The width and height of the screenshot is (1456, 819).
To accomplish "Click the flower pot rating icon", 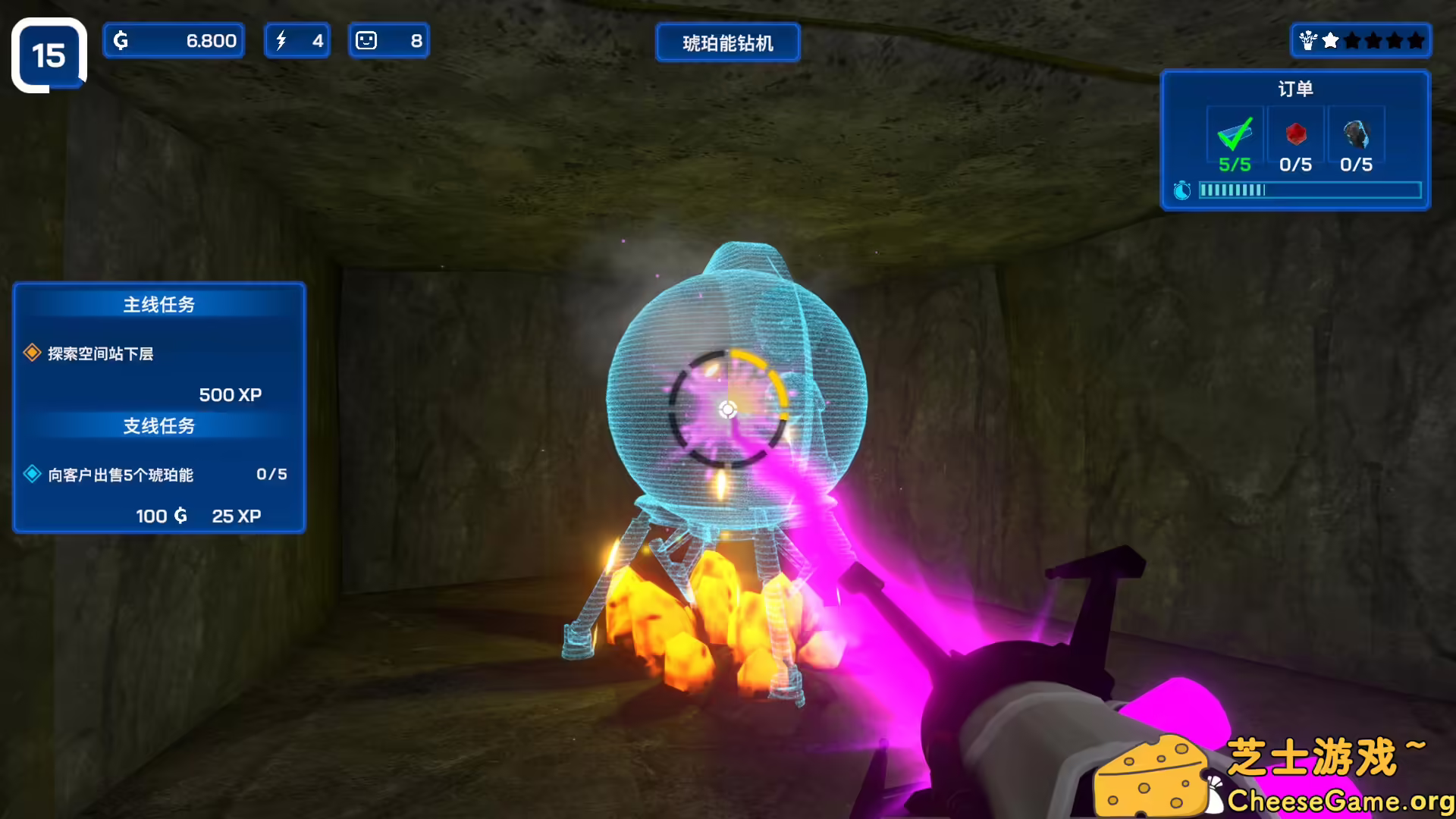I will coord(1306,41).
